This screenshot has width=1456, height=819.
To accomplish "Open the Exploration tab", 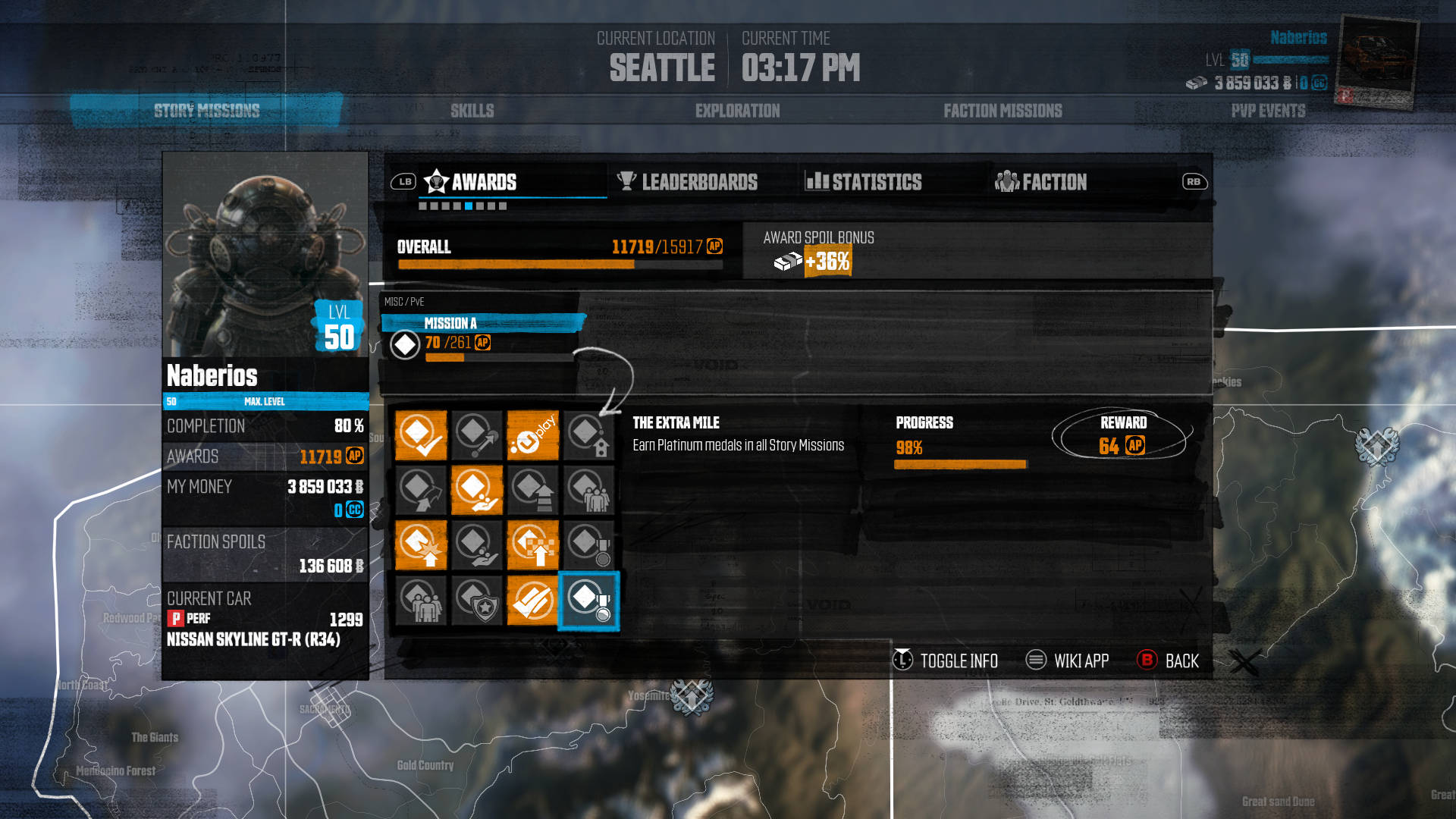I will (737, 111).
